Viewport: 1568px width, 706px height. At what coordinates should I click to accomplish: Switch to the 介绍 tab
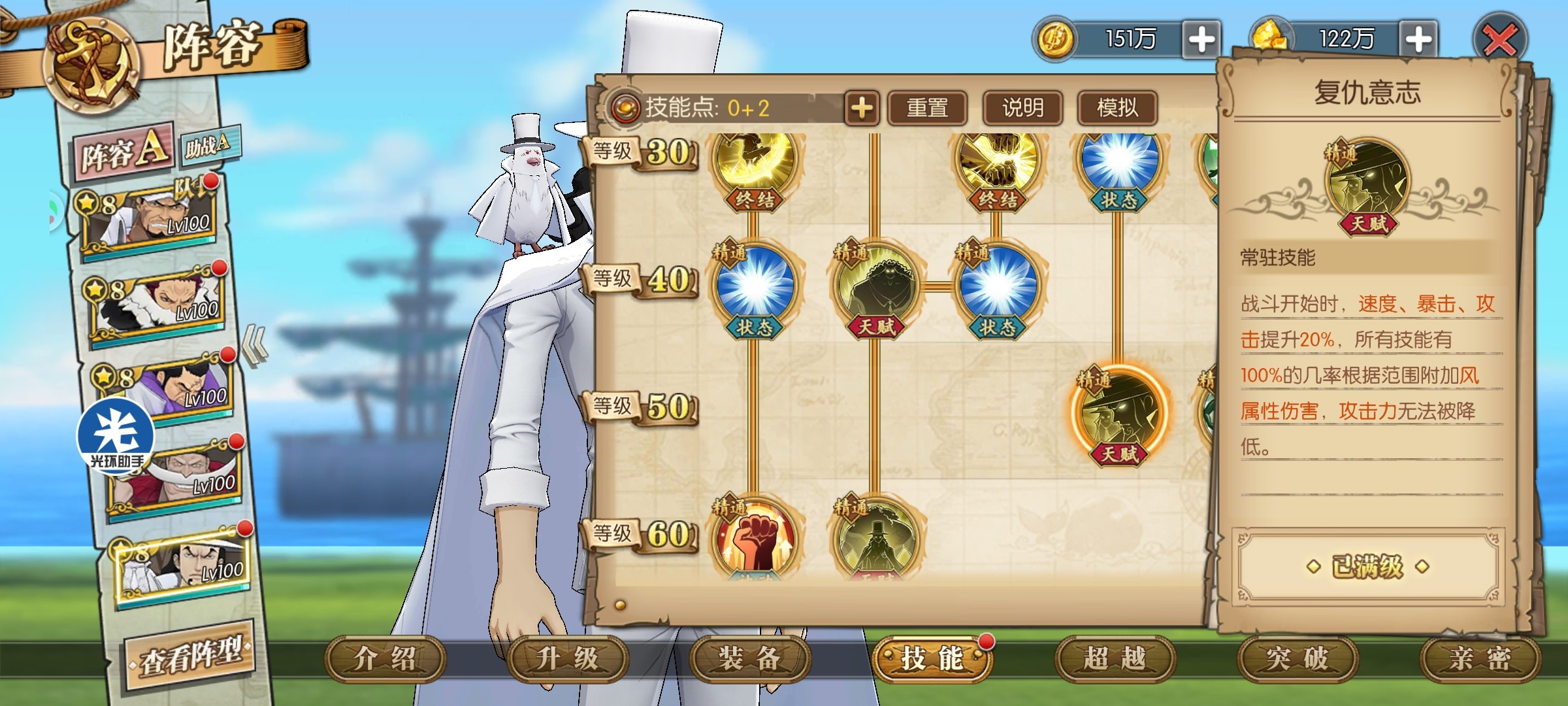(385, 659)
